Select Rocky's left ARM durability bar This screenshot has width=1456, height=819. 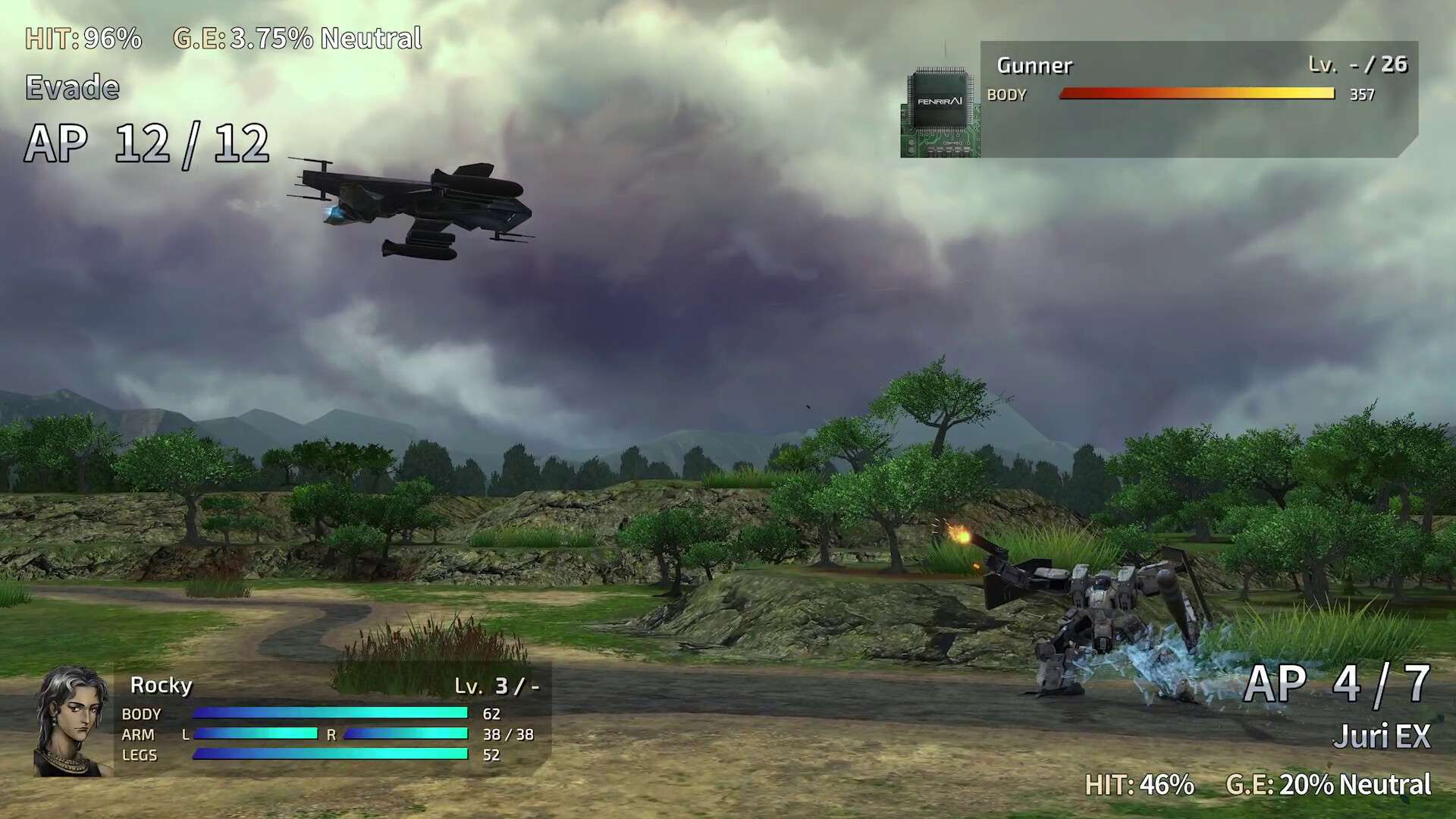point(256,733)
